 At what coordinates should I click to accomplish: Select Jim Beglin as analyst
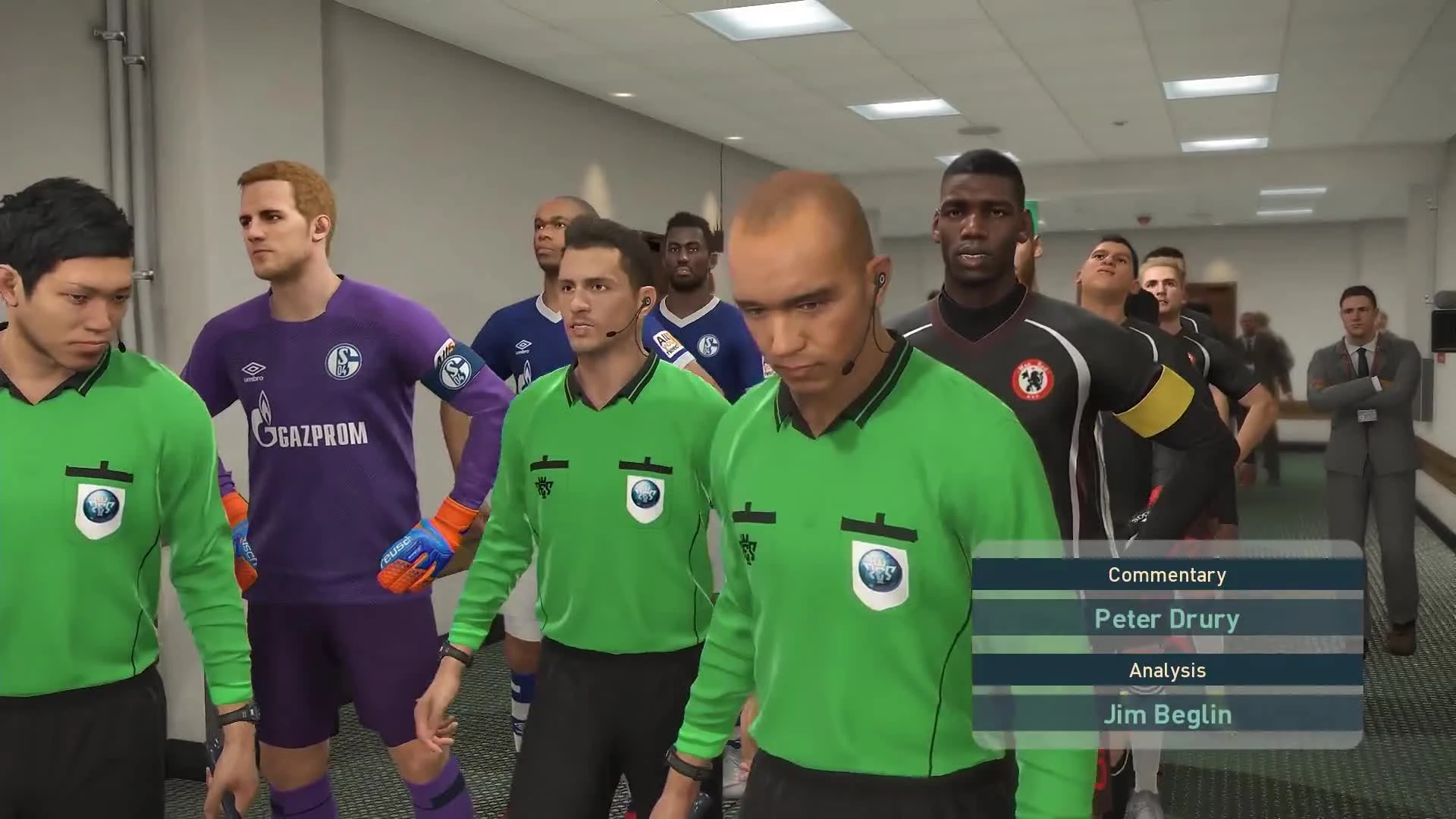pyautogui.click(x=1168, y=714)
